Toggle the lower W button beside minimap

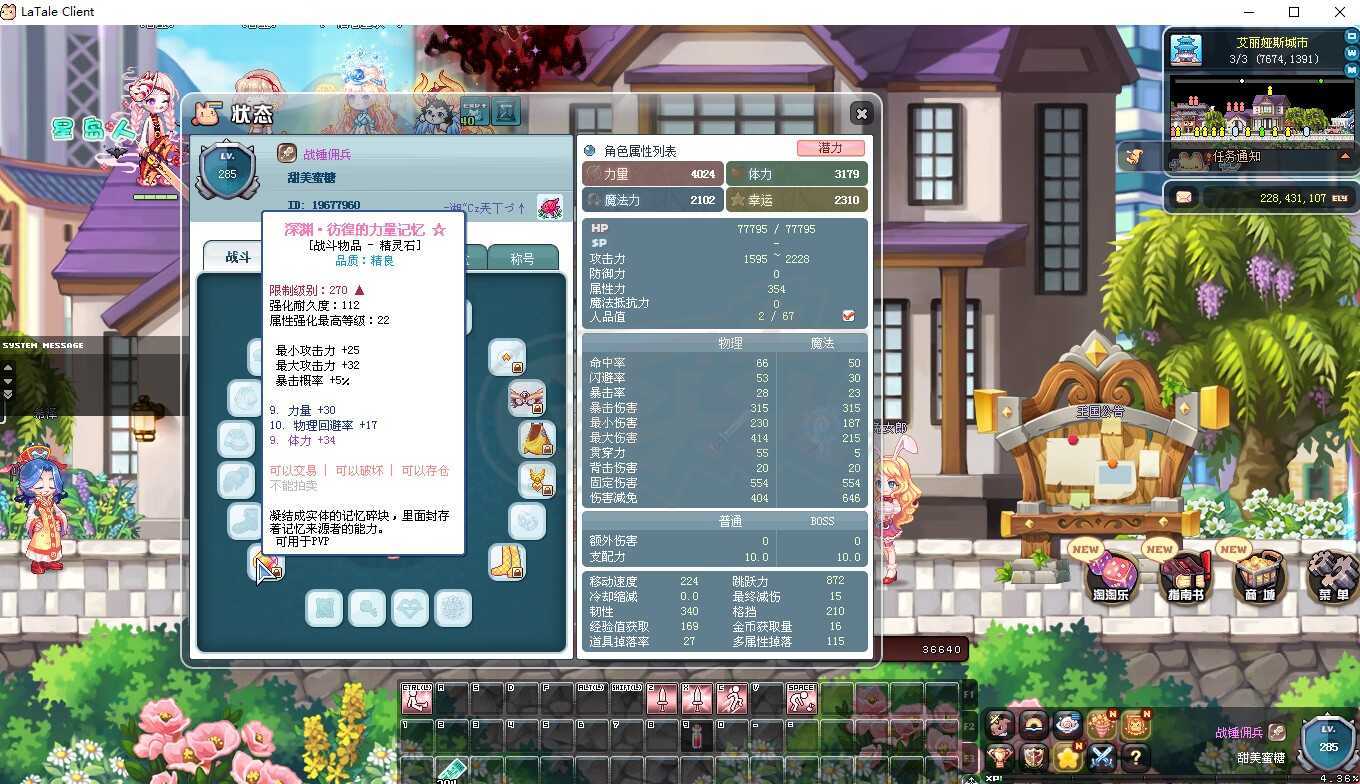[x=1351, y=68]
